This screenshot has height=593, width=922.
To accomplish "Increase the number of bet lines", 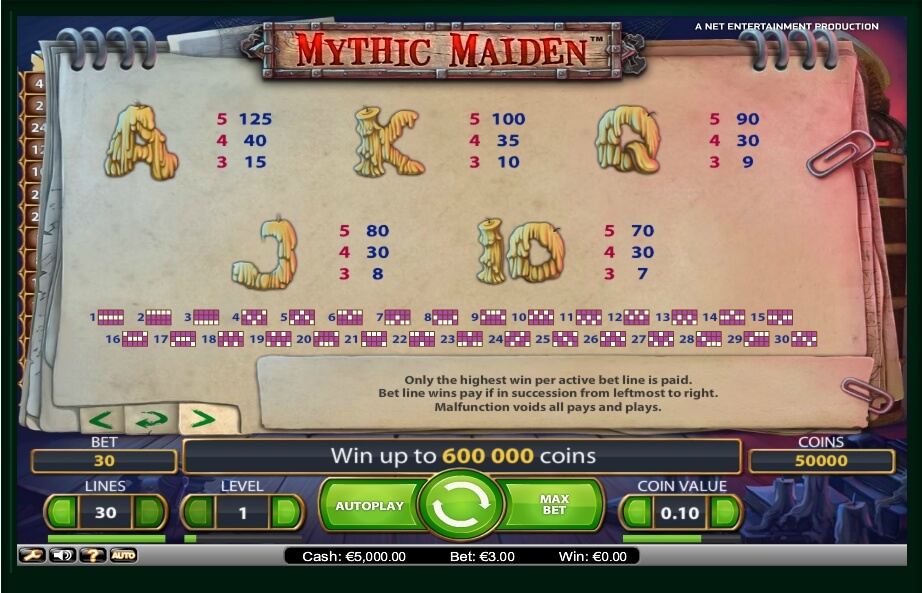I will [149, 513].
